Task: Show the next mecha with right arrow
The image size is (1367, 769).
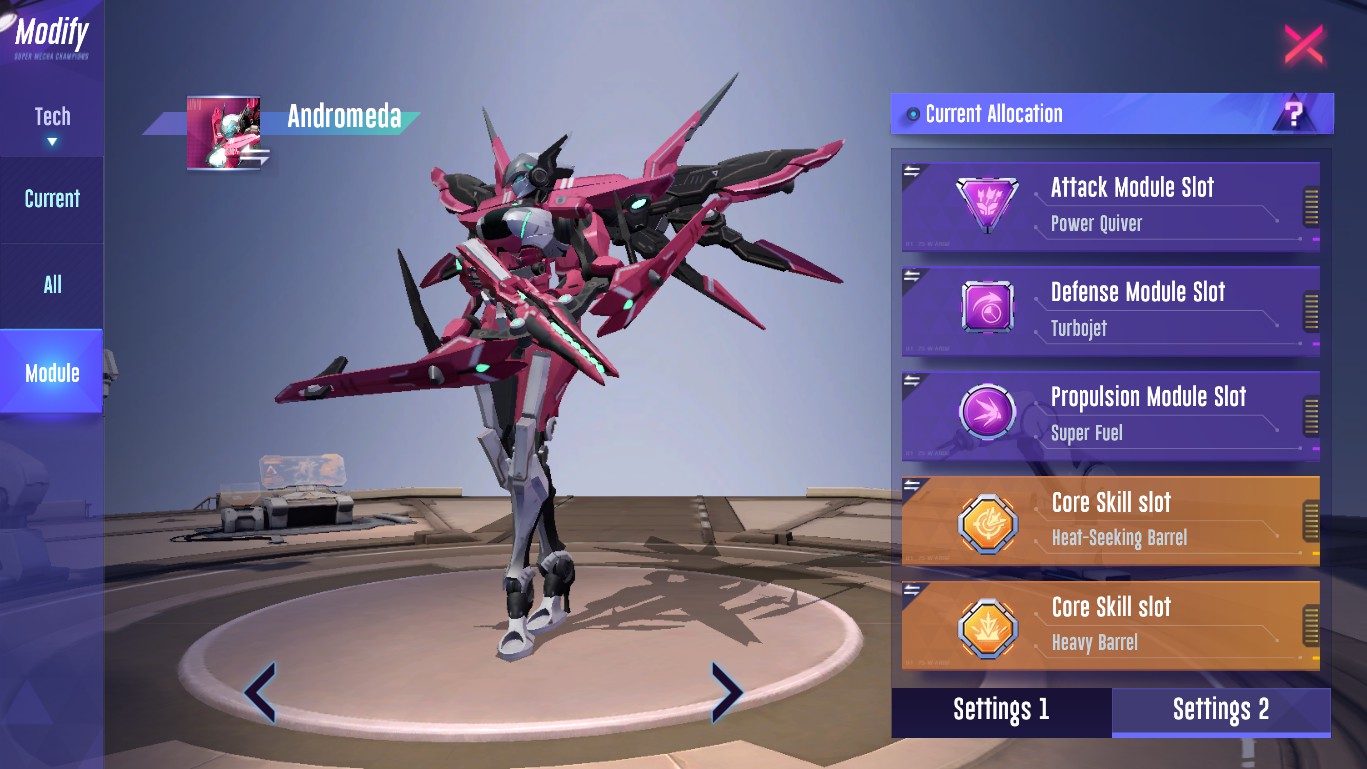Action: [726, 691]
